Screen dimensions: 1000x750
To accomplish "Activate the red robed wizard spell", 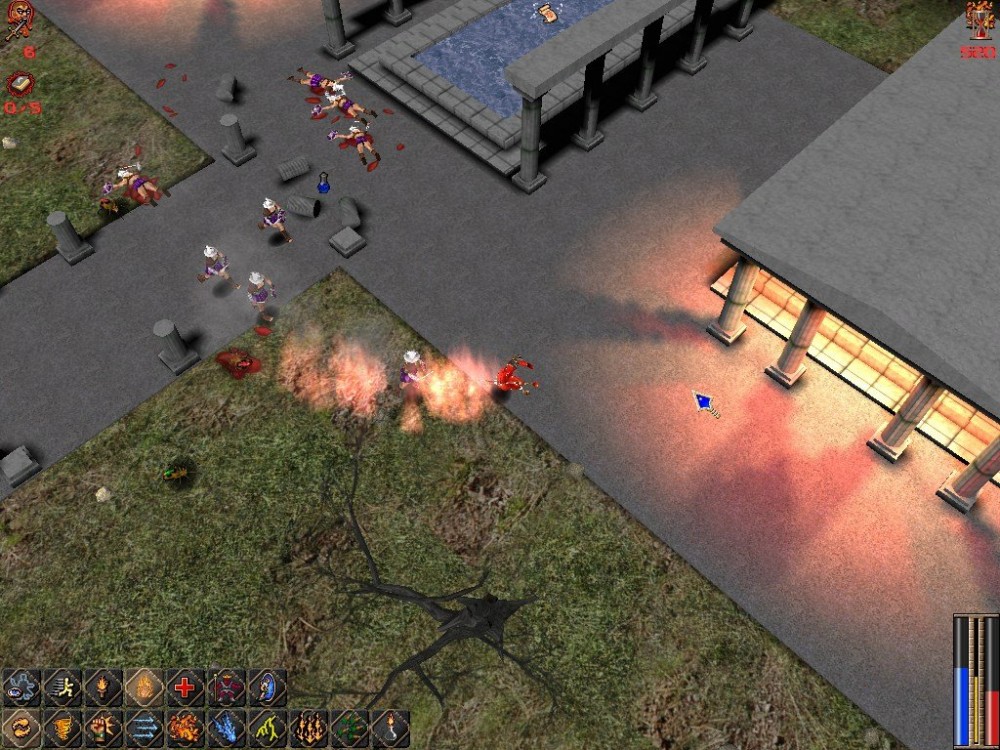I will tap(226, 688).
